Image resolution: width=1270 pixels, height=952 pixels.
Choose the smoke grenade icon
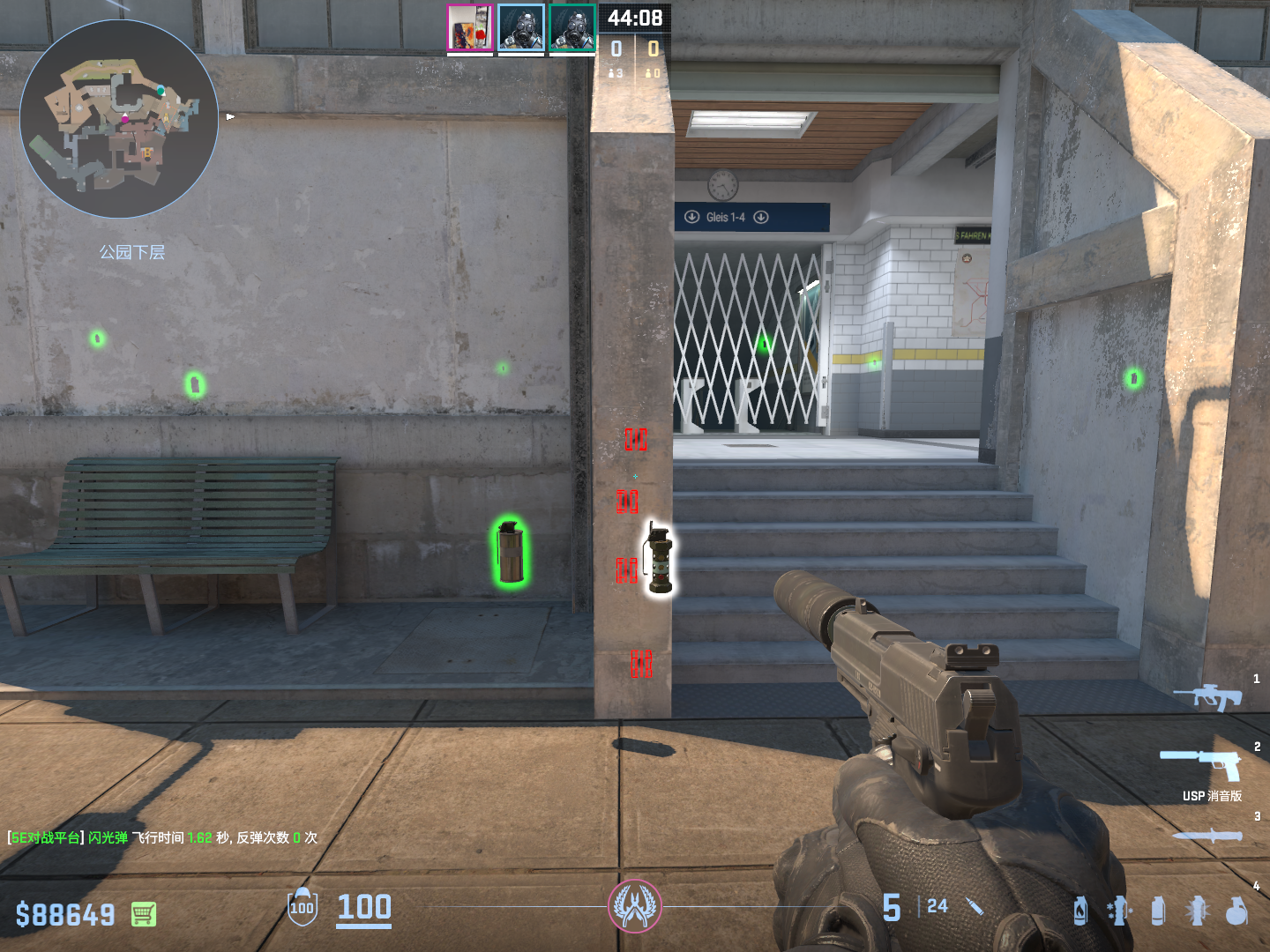pyautogui.click(x=1158, y=911)
